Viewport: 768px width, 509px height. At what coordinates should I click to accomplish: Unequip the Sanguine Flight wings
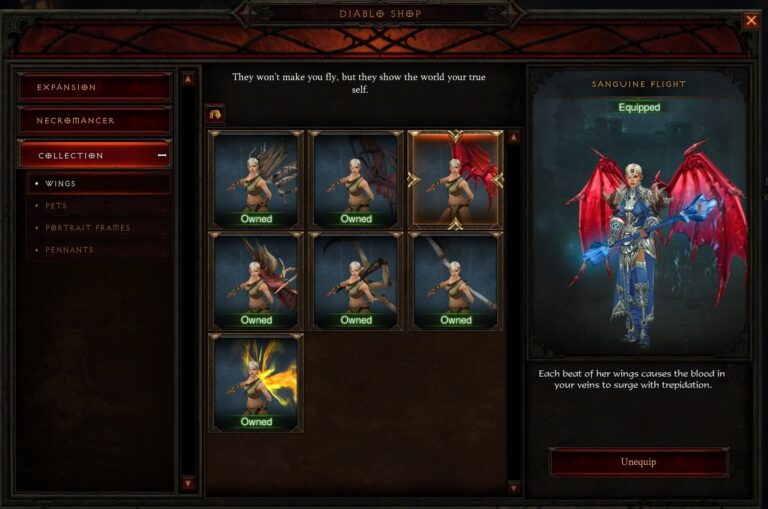tap(638, 462)
